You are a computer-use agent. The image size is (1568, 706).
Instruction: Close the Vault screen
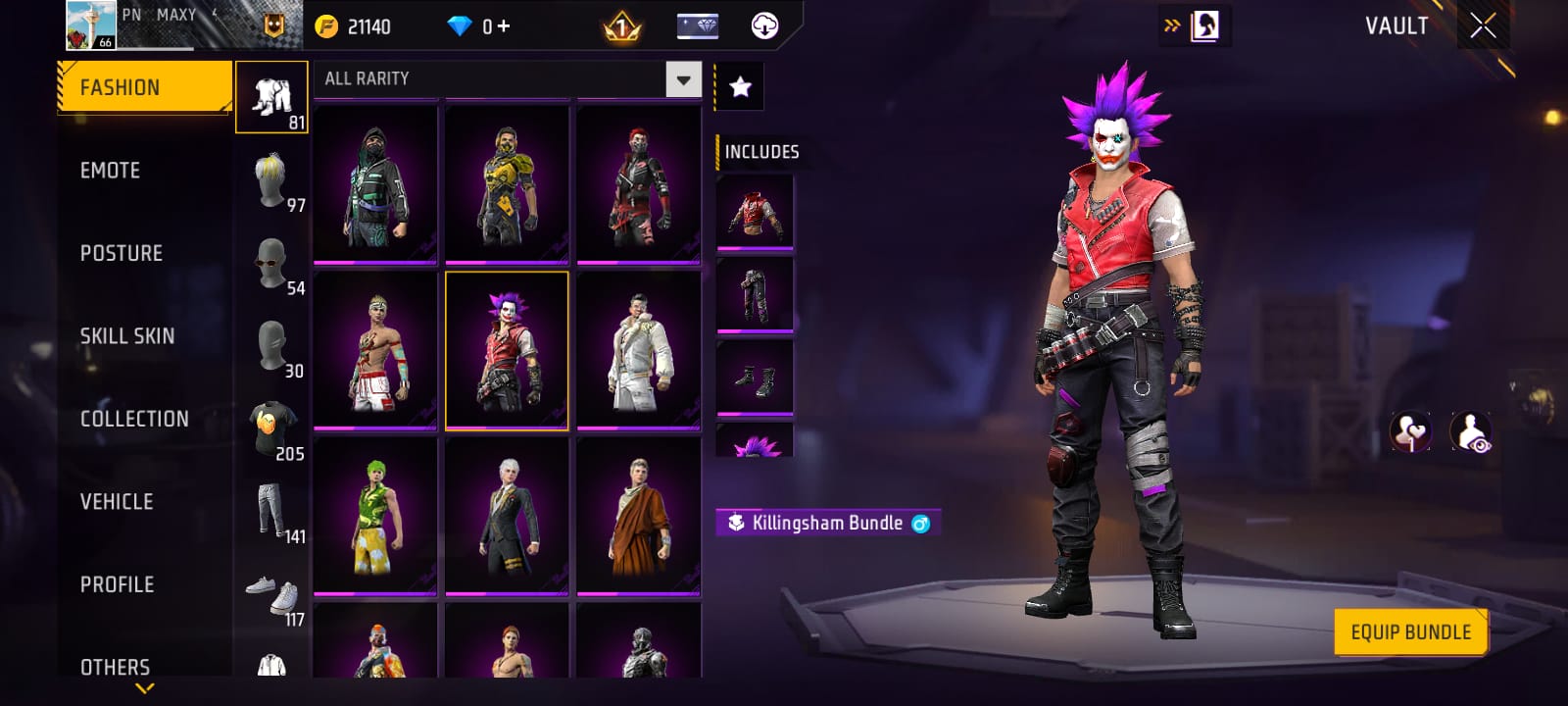(x=1483, y=26)
